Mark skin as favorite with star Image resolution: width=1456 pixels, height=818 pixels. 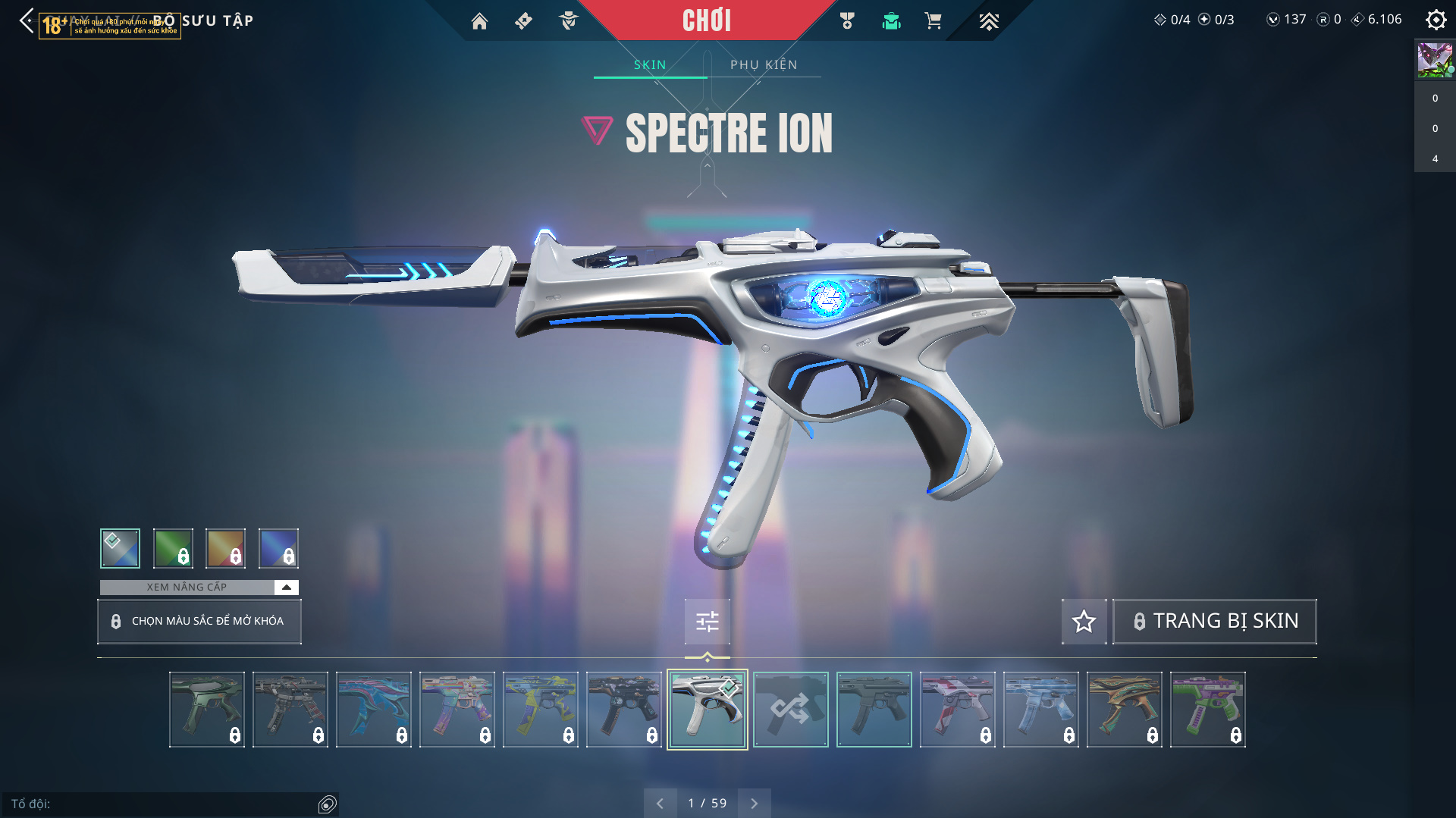[x=1084, y=622]
